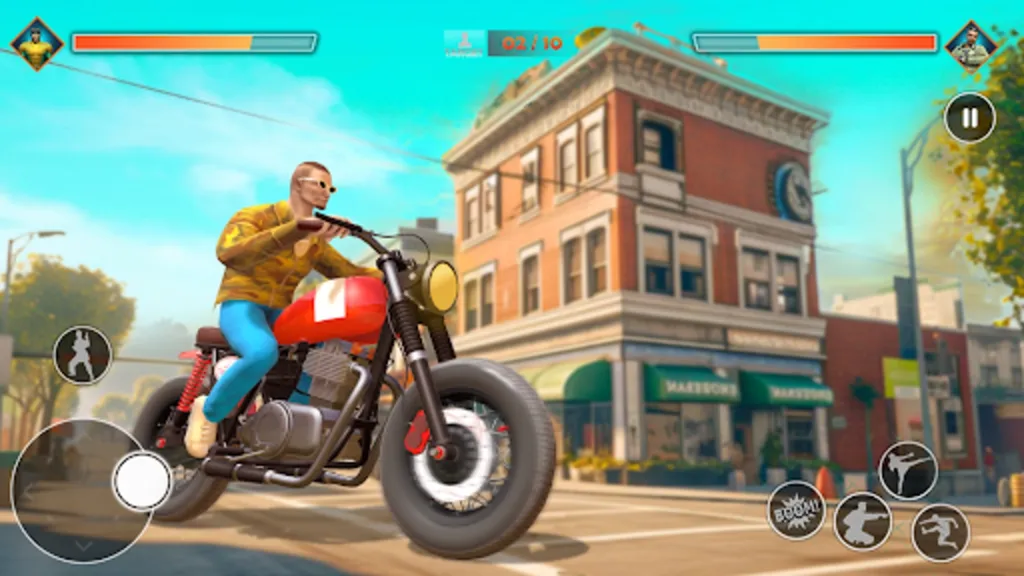The height and width of the screenshot is (576, 1024).
Task: Pause the game
Action: pyautogui.click(x=969, y=117)
